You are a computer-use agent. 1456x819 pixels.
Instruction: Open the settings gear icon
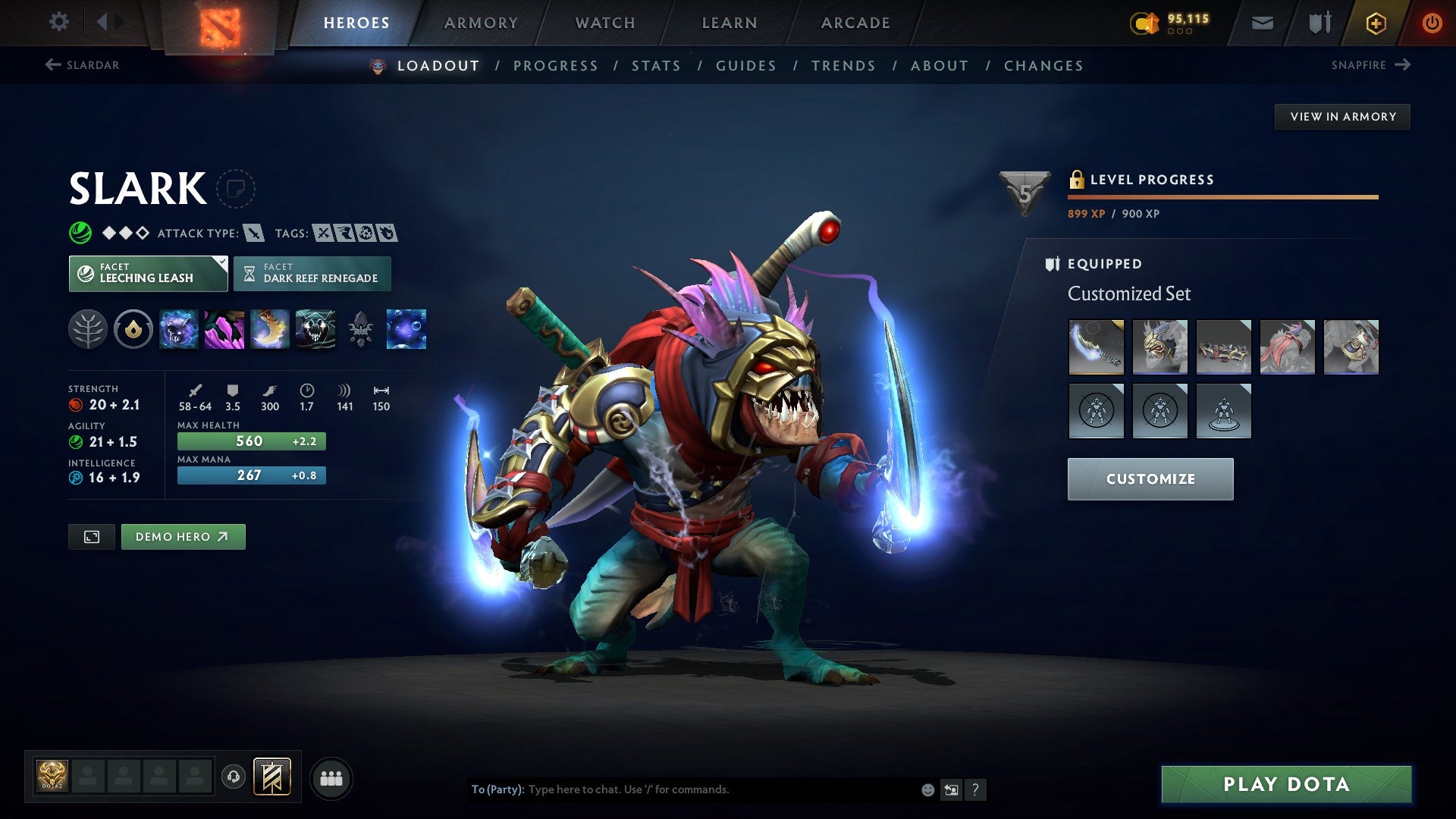point(58,22)
